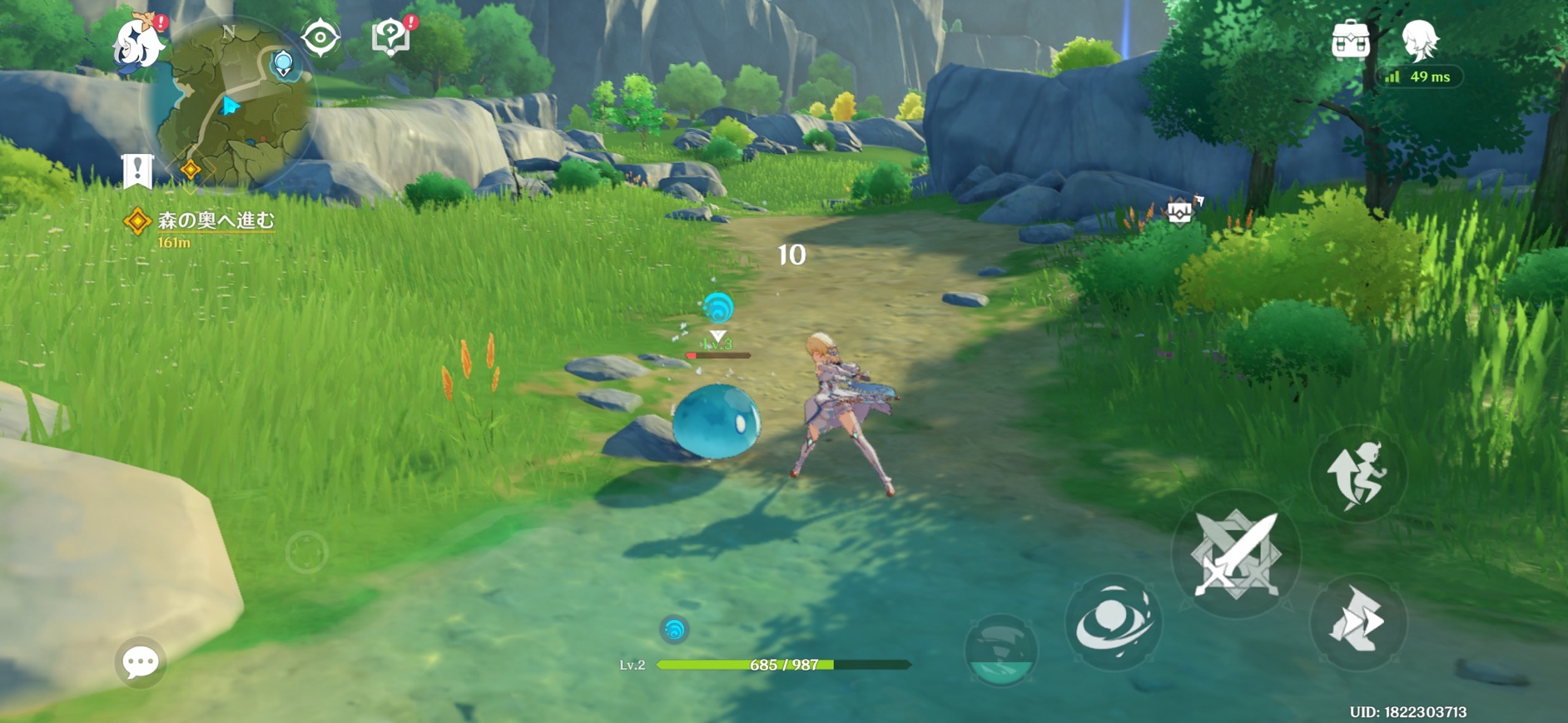Tap the small treasure chest marker icon

click(1180, 212)
